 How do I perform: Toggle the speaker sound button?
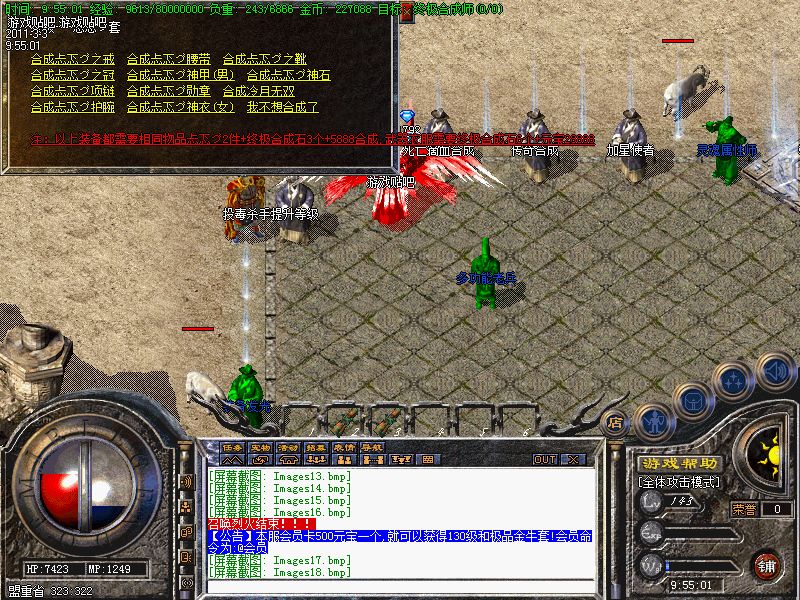point(775,369)
